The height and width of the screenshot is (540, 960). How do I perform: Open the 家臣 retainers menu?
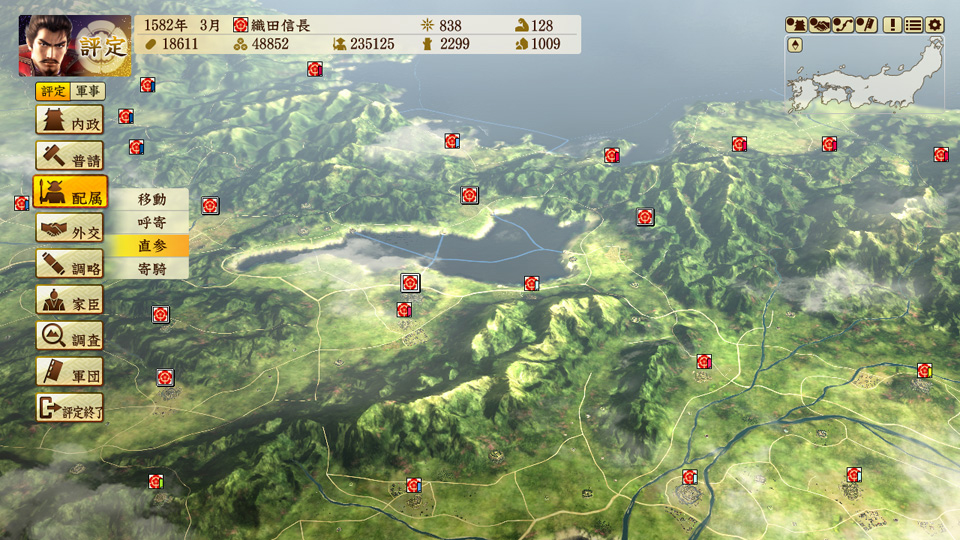[70, 302]
